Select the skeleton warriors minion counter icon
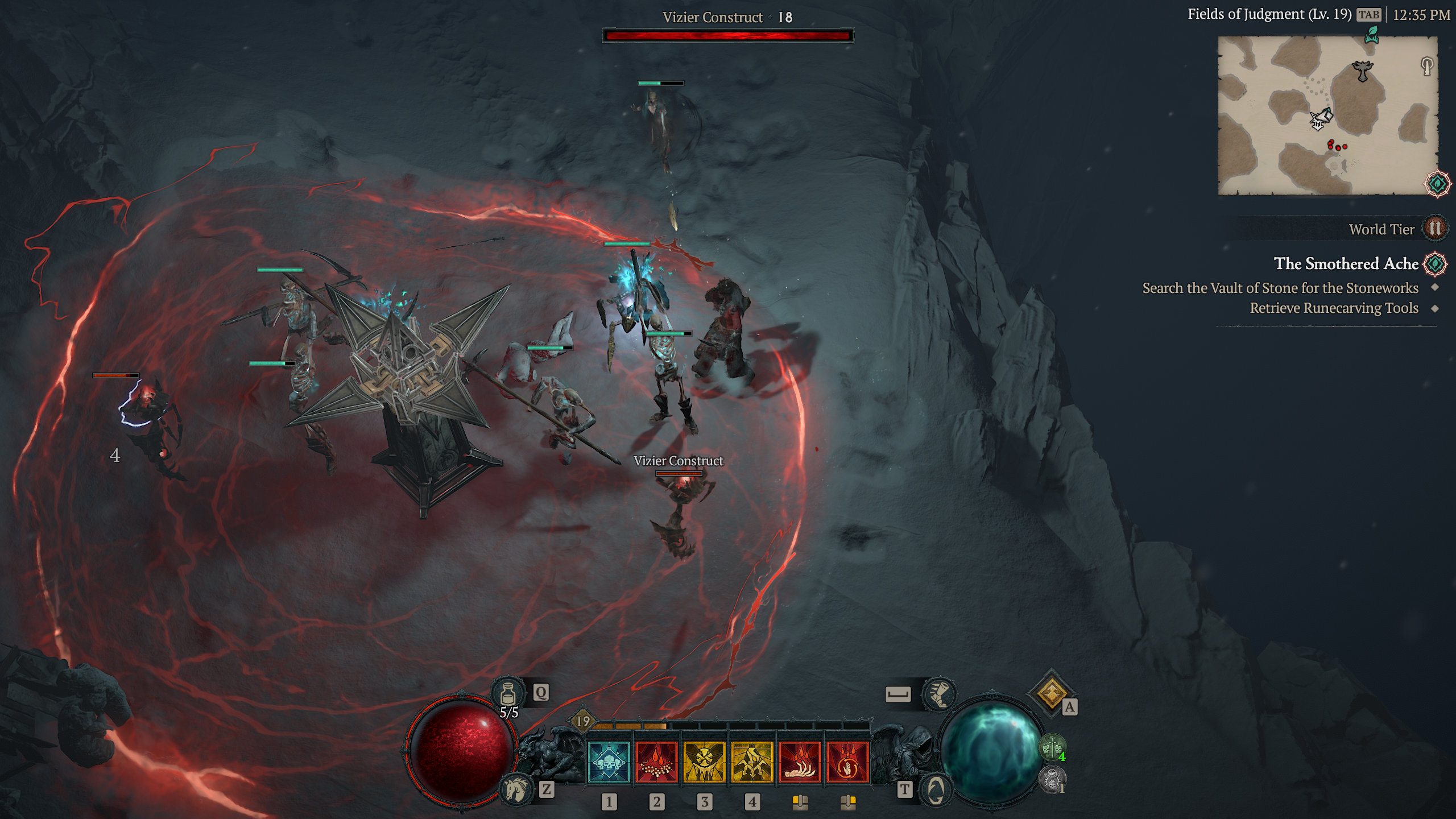This screenshot has width=1456, height=819. 1052,747
